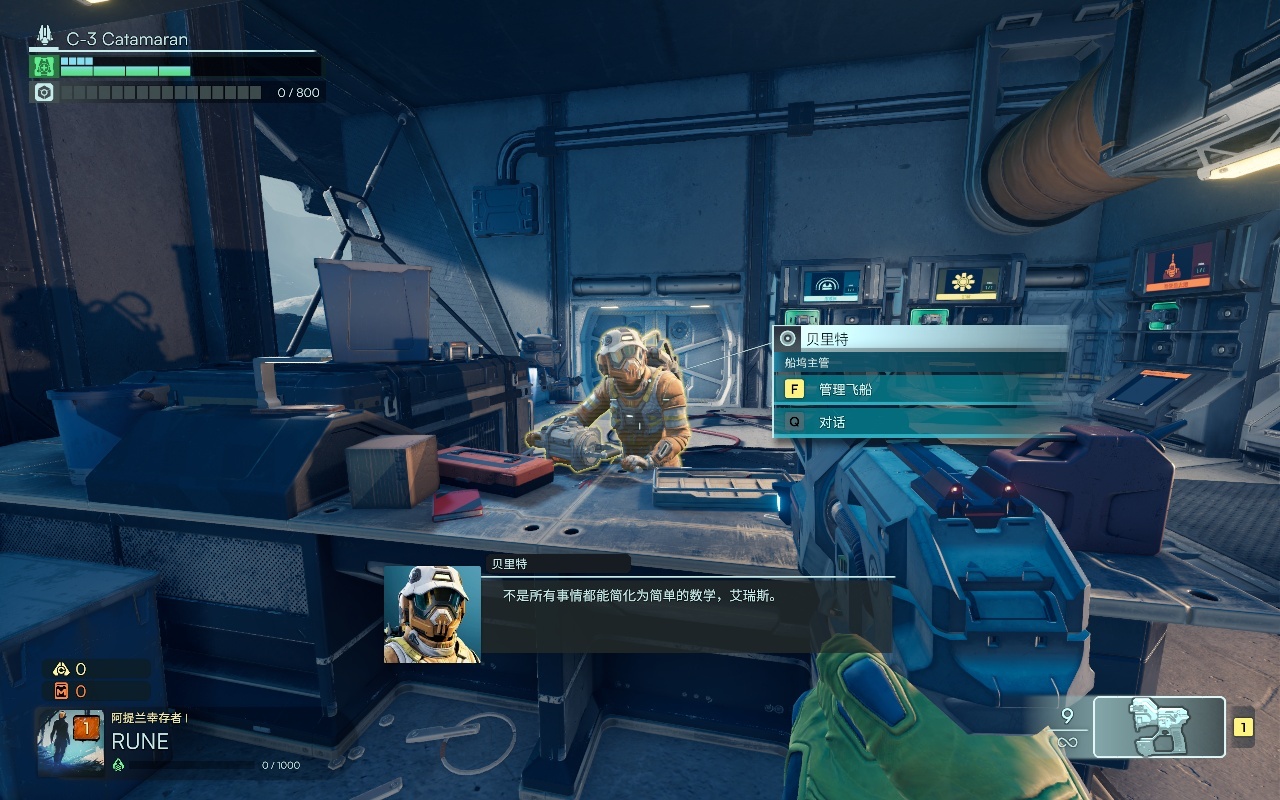Choose the 管理飞船 interaction option
The height and width of the screenshot is (800, 1280).
tap(920, 389)
